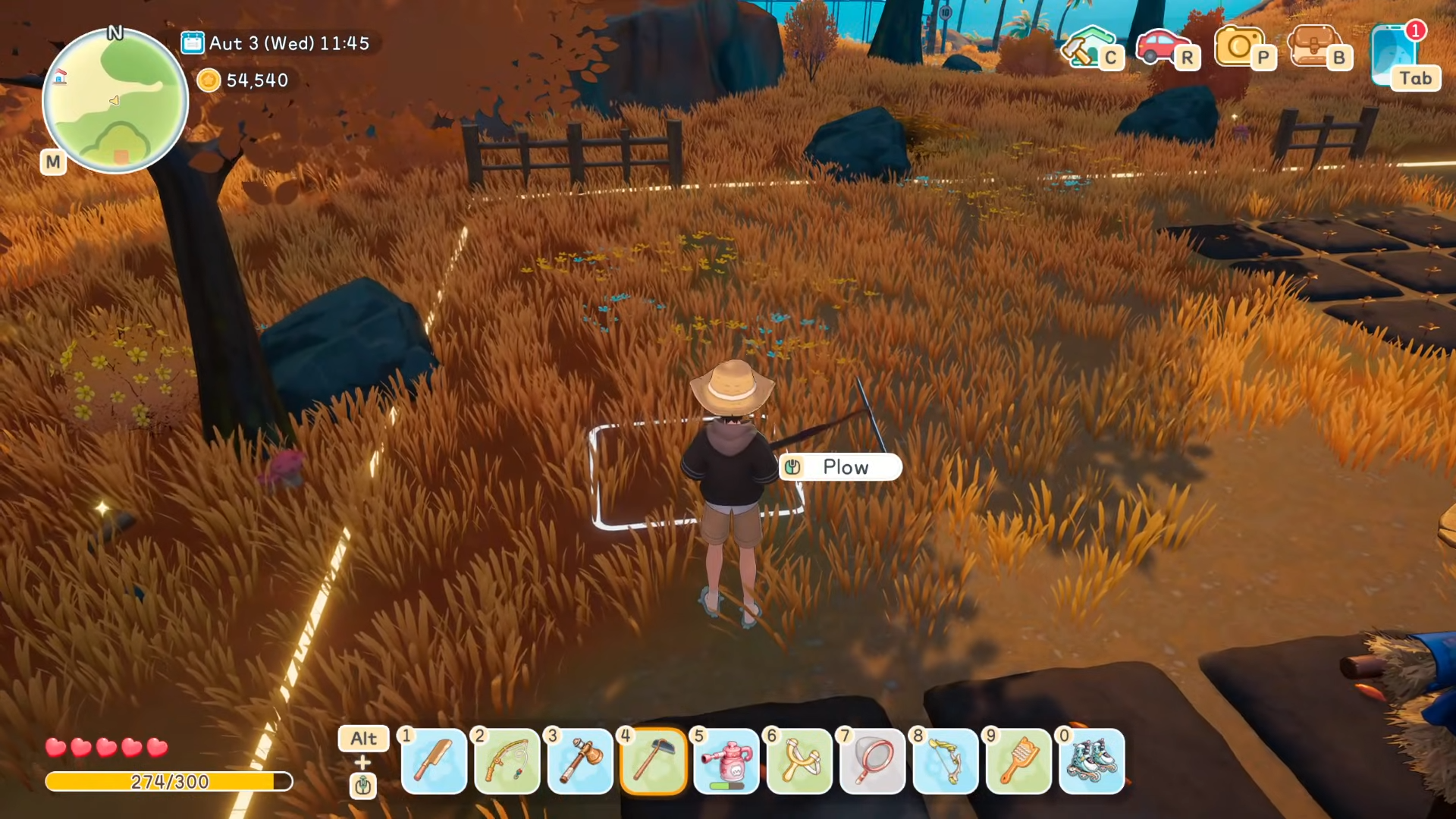
Task: Open the red car vehicle menu
Action: [1162, 46]
